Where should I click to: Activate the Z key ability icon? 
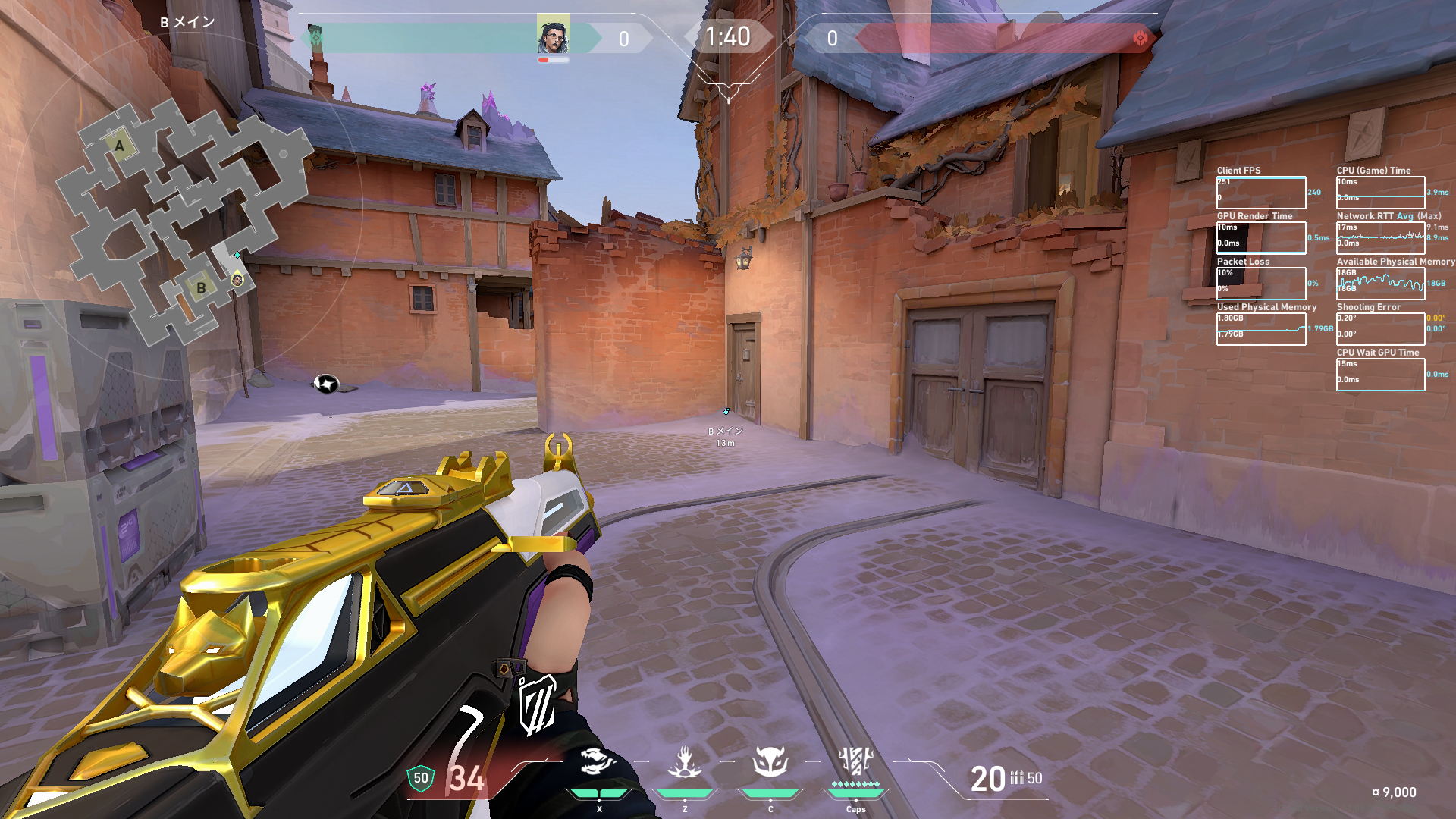click(684, 762)
